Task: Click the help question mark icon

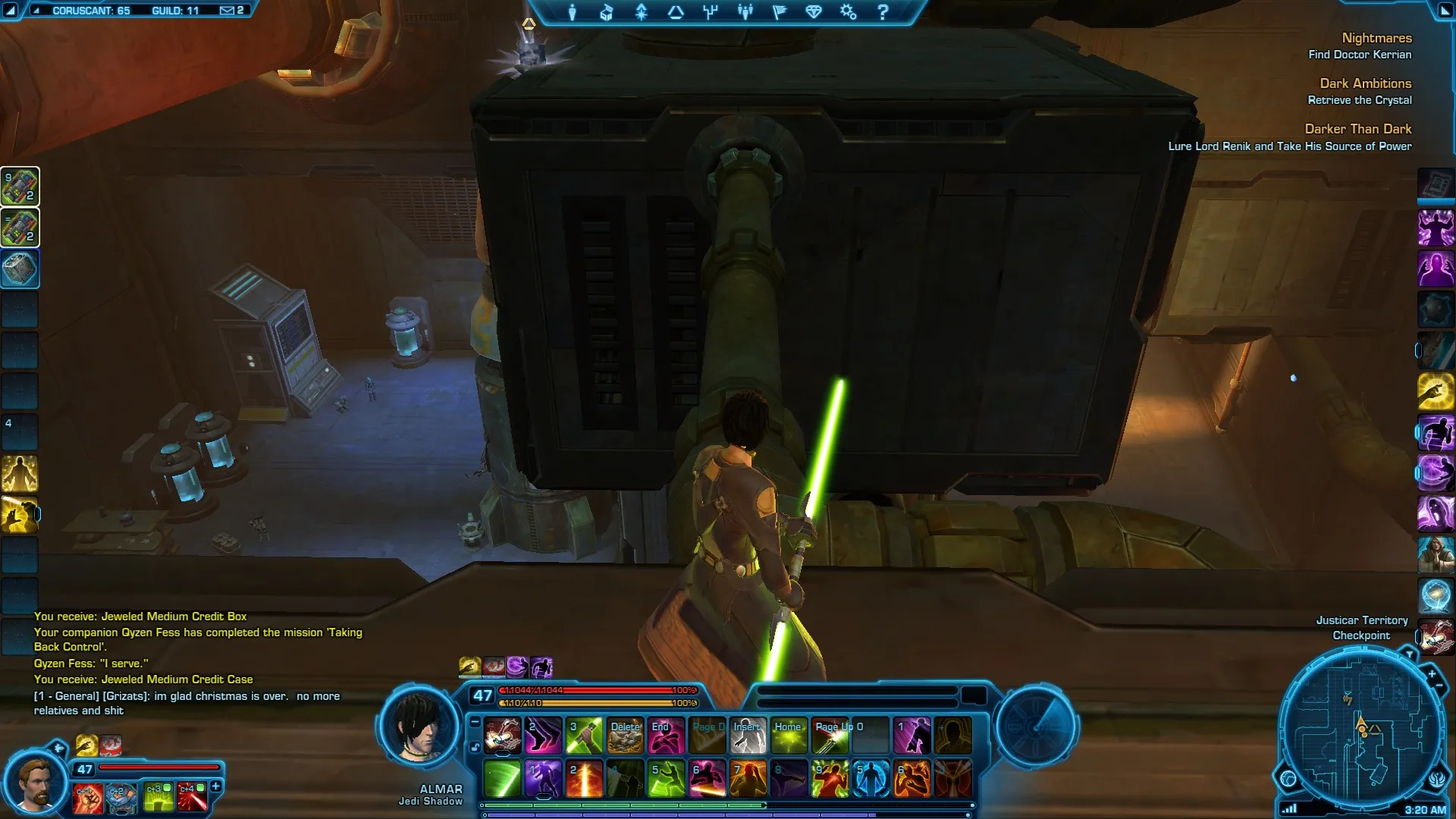Action: tap(883, 12)
